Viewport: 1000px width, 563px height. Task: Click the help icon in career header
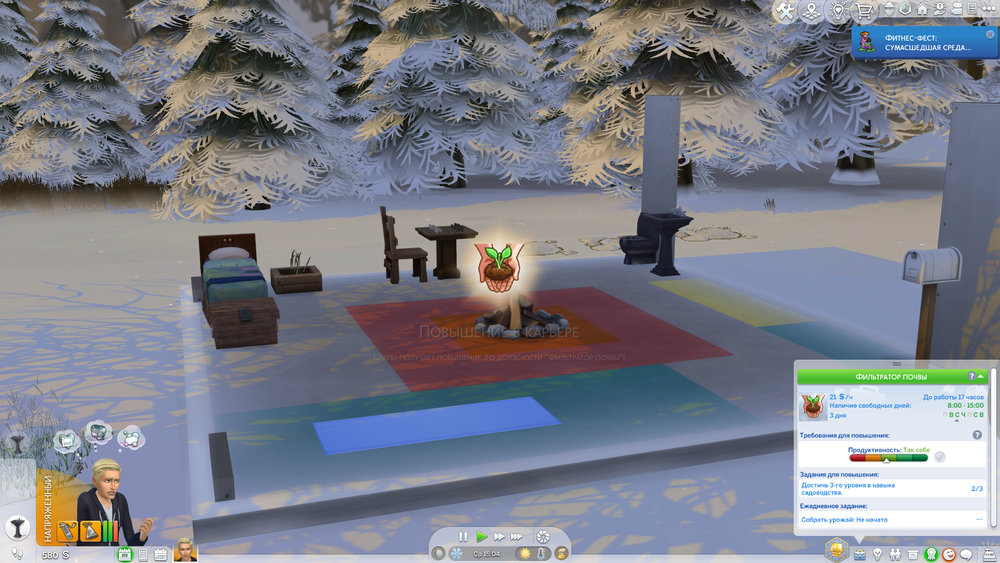971,376
